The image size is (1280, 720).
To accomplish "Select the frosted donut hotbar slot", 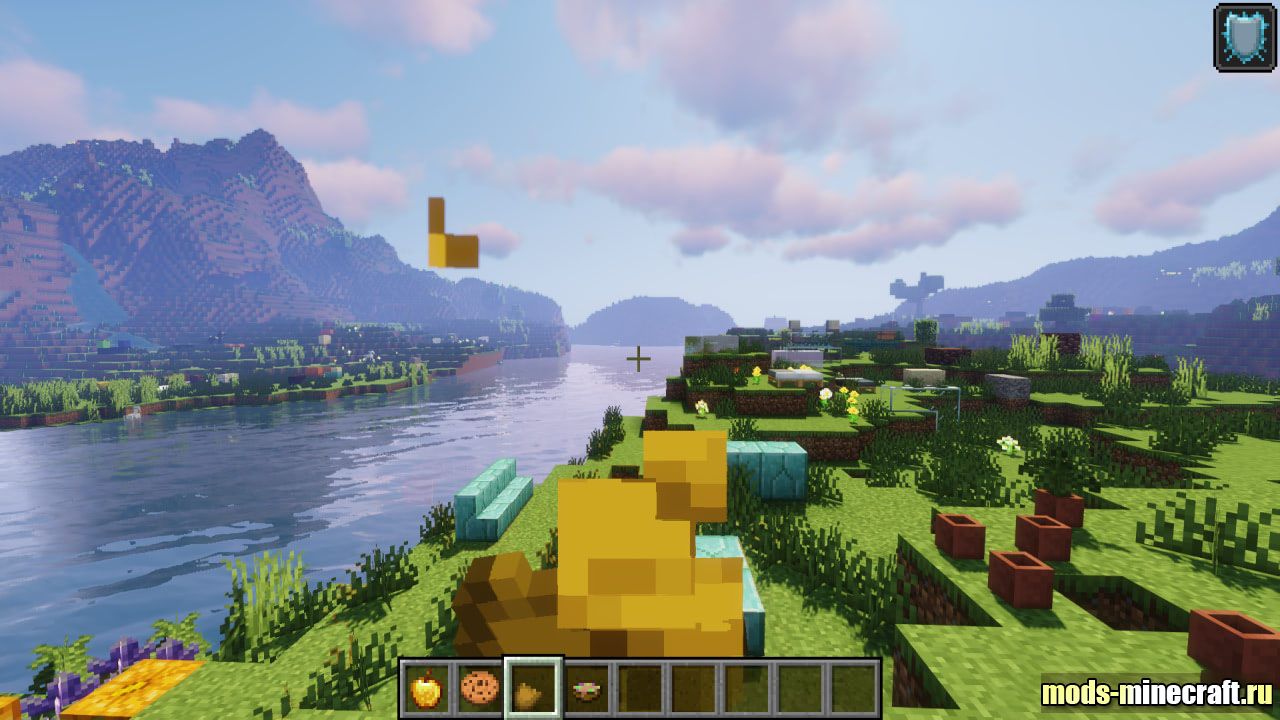I will pyautogui.click(x=587, y=688).
